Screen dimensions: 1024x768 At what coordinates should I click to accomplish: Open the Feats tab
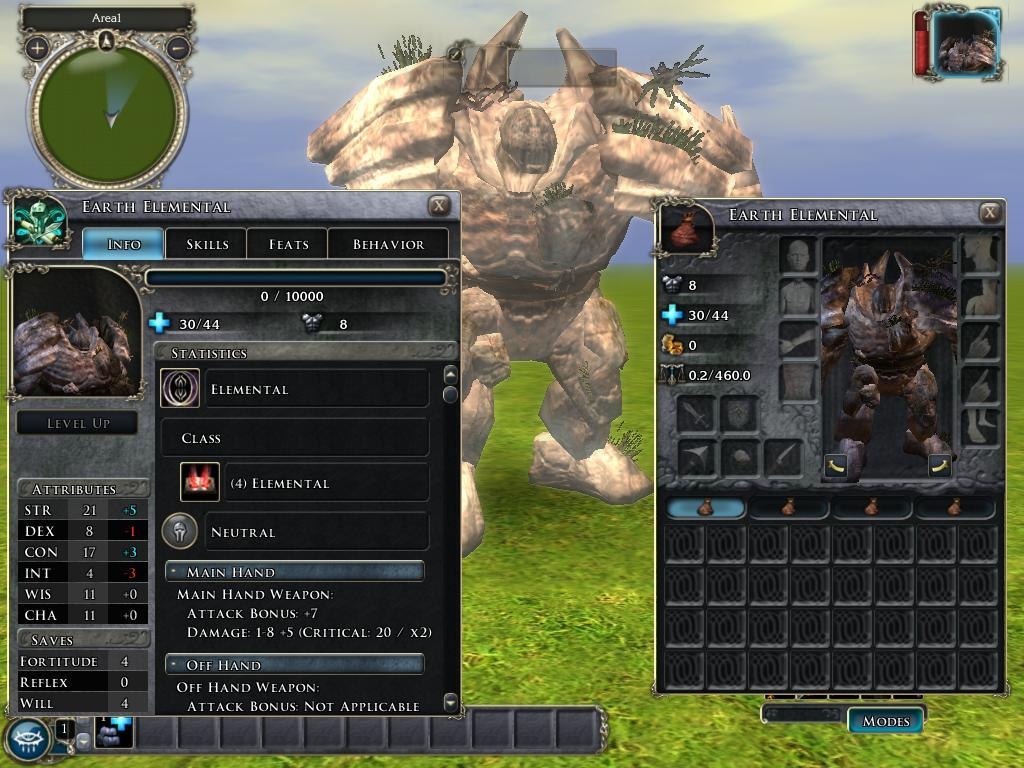click(288, 244)
